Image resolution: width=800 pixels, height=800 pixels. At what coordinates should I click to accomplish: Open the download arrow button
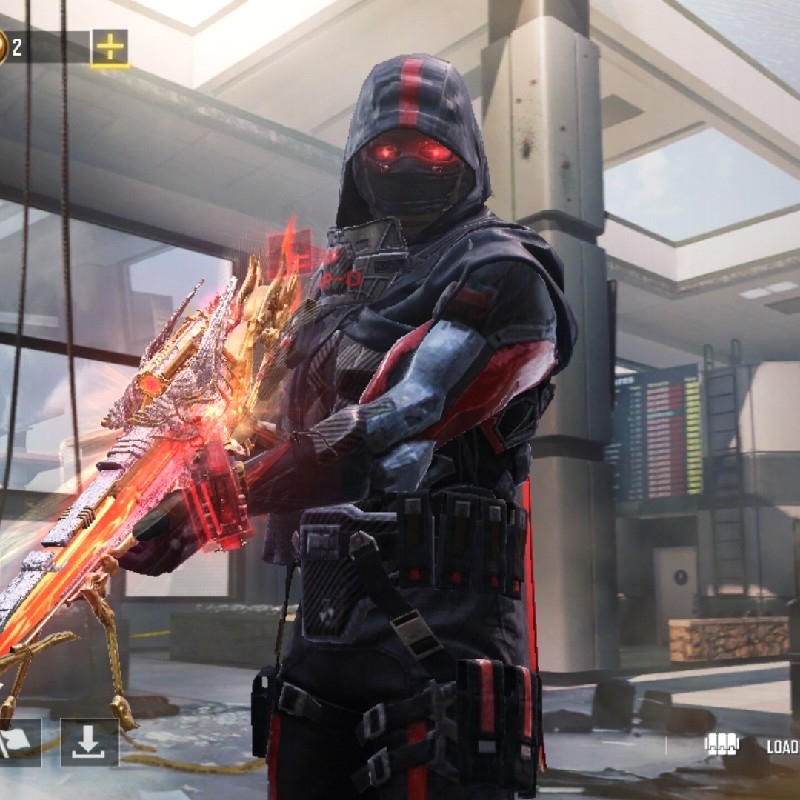(x=89, y=741)
